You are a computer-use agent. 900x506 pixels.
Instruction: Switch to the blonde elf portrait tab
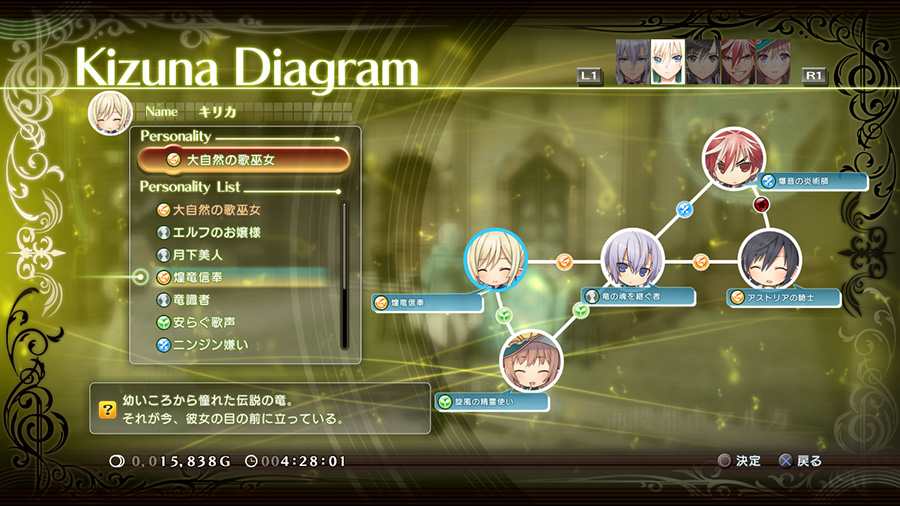[x=667, y=62]
